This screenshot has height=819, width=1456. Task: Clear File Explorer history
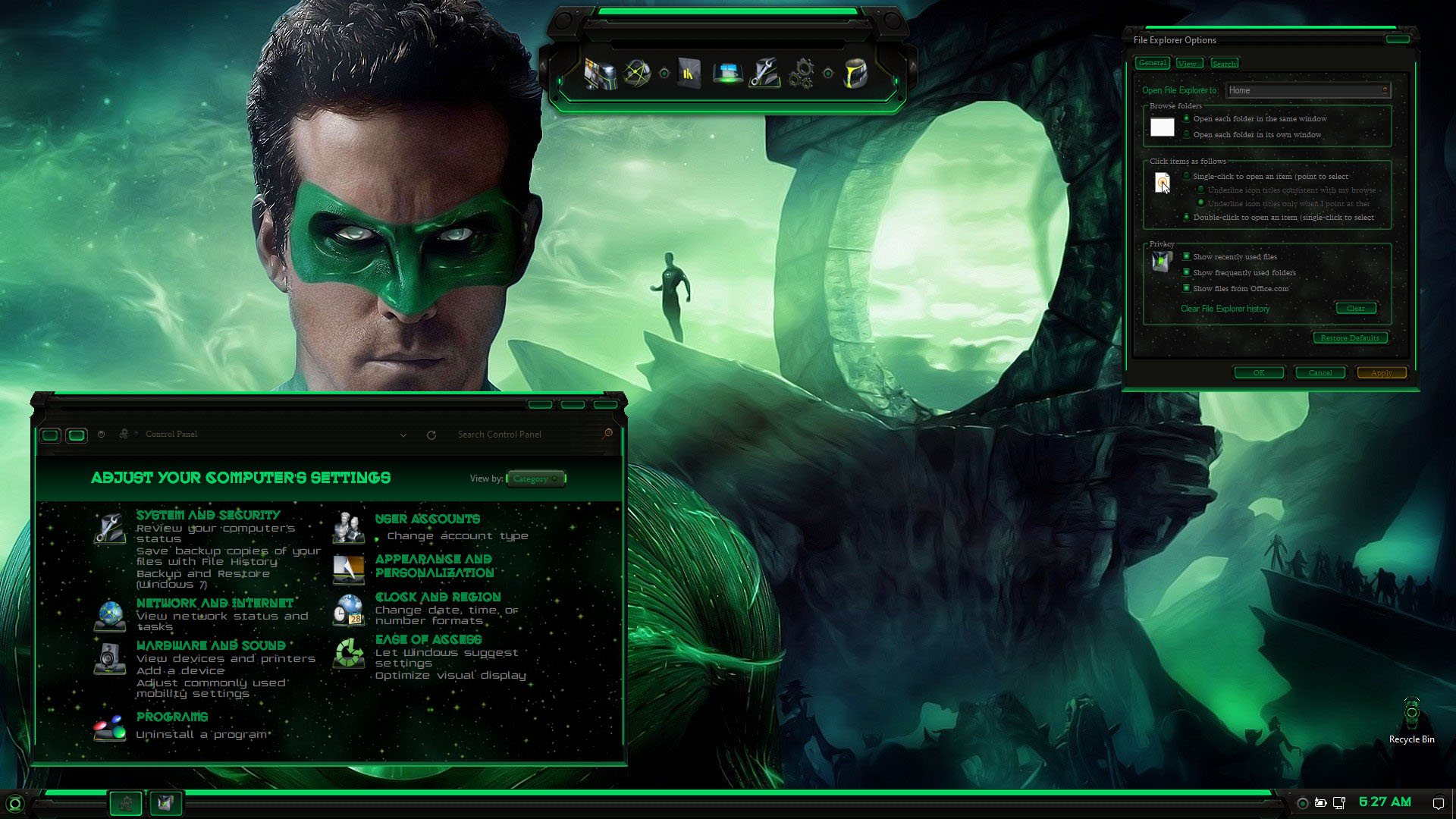pyautogui.click(x=1355, y=309)
